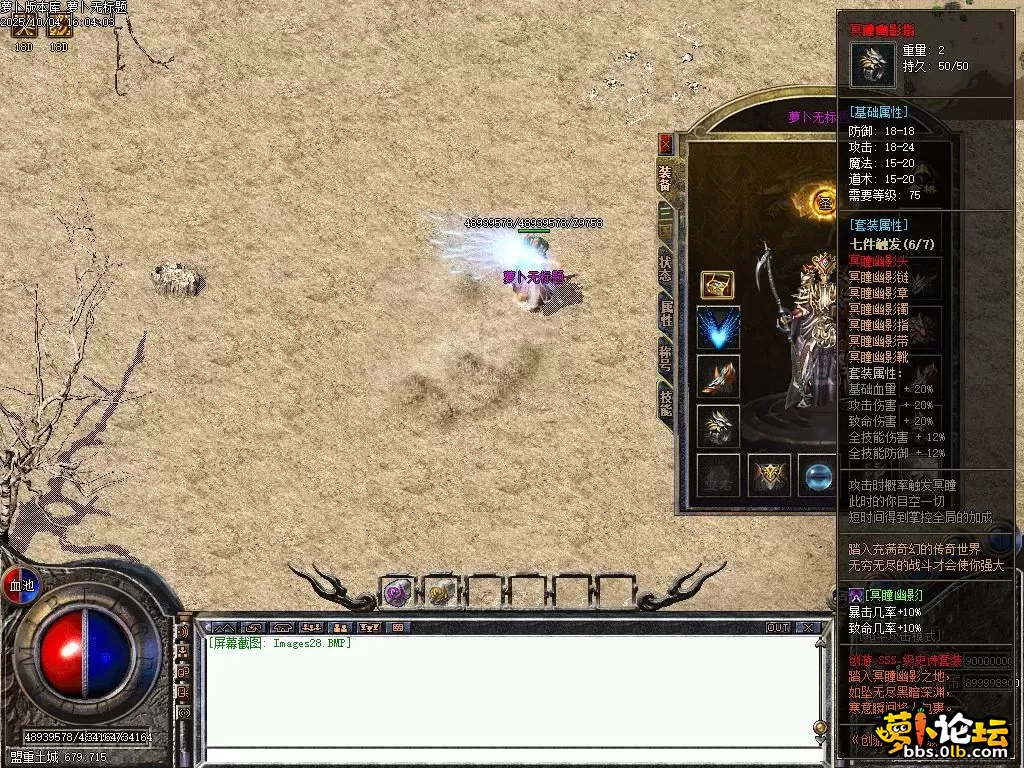The image size is (1024, 768).
Task: Select the boots equipment slot
Action: (x=718, y=376)
